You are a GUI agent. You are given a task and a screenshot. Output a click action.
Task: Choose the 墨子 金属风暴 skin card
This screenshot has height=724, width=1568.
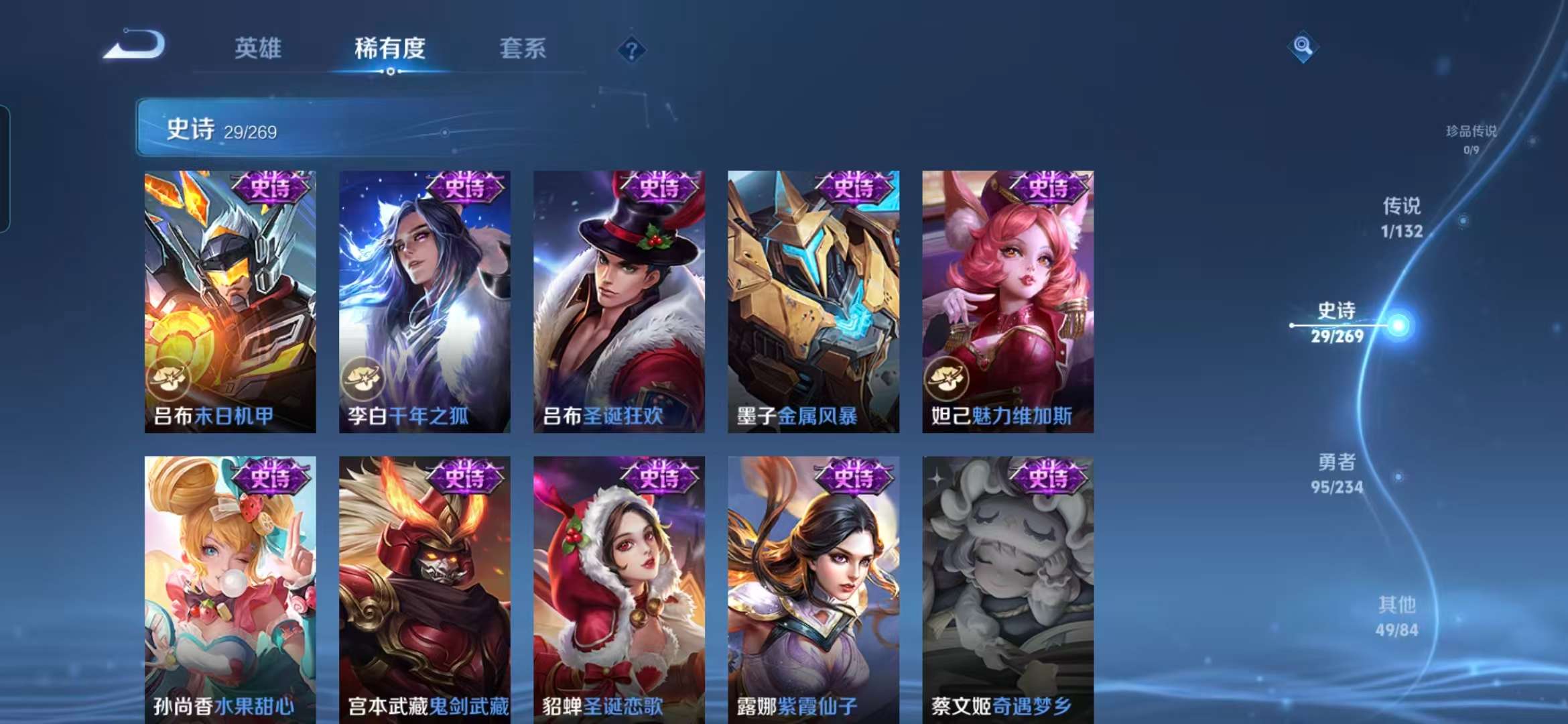point(813,302)
